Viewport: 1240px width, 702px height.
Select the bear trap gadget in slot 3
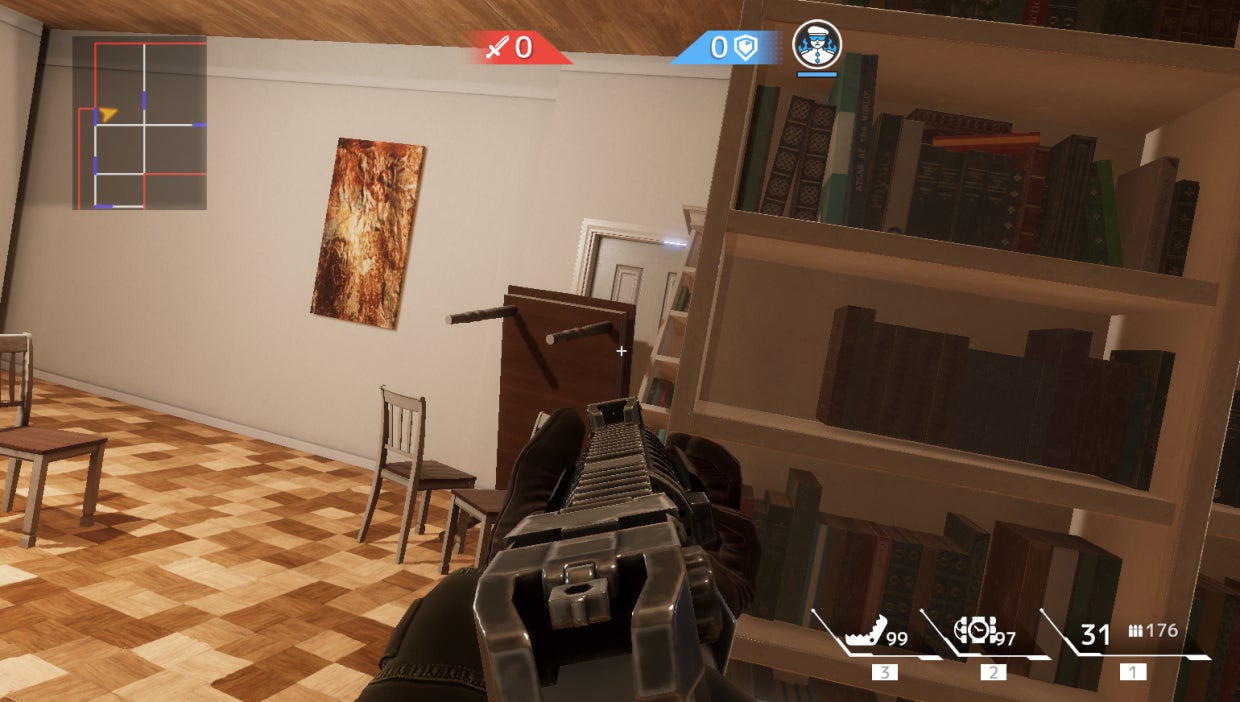pyautogui.click(x=866, y=633)
